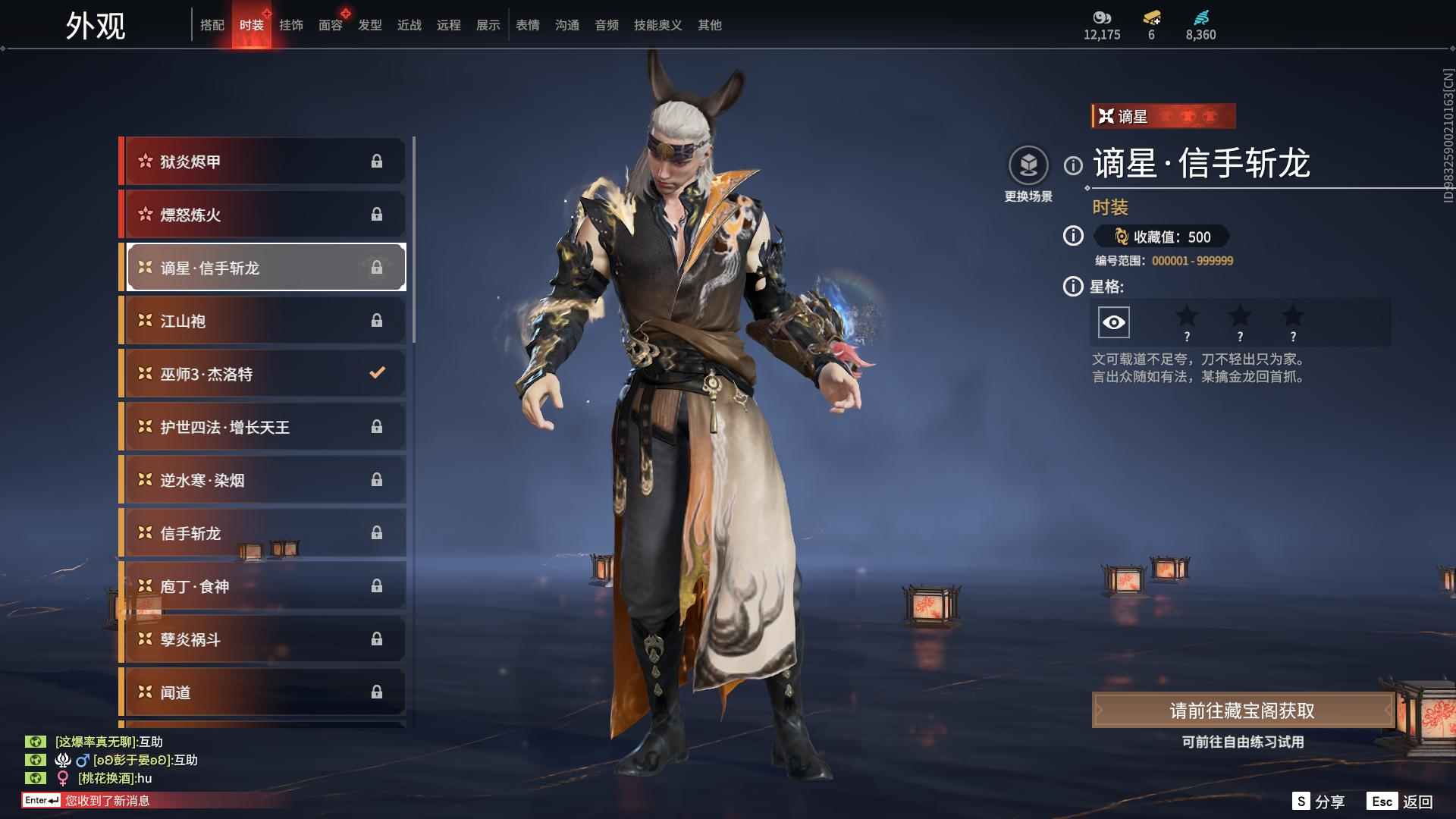Click the 分享 share button
1456x819 pixels.
(x=1319, y=802)
